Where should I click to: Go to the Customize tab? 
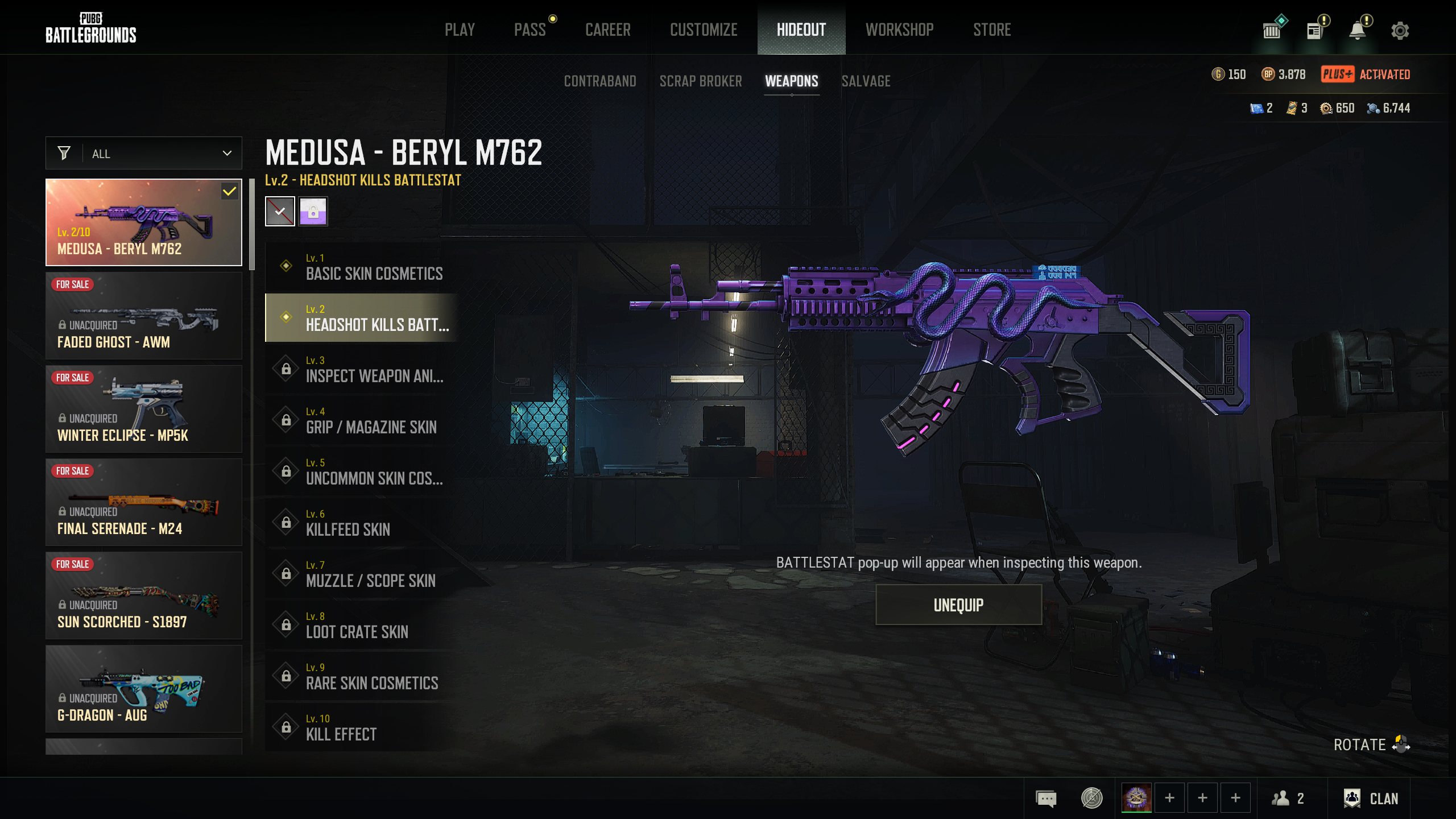point(704,30)
